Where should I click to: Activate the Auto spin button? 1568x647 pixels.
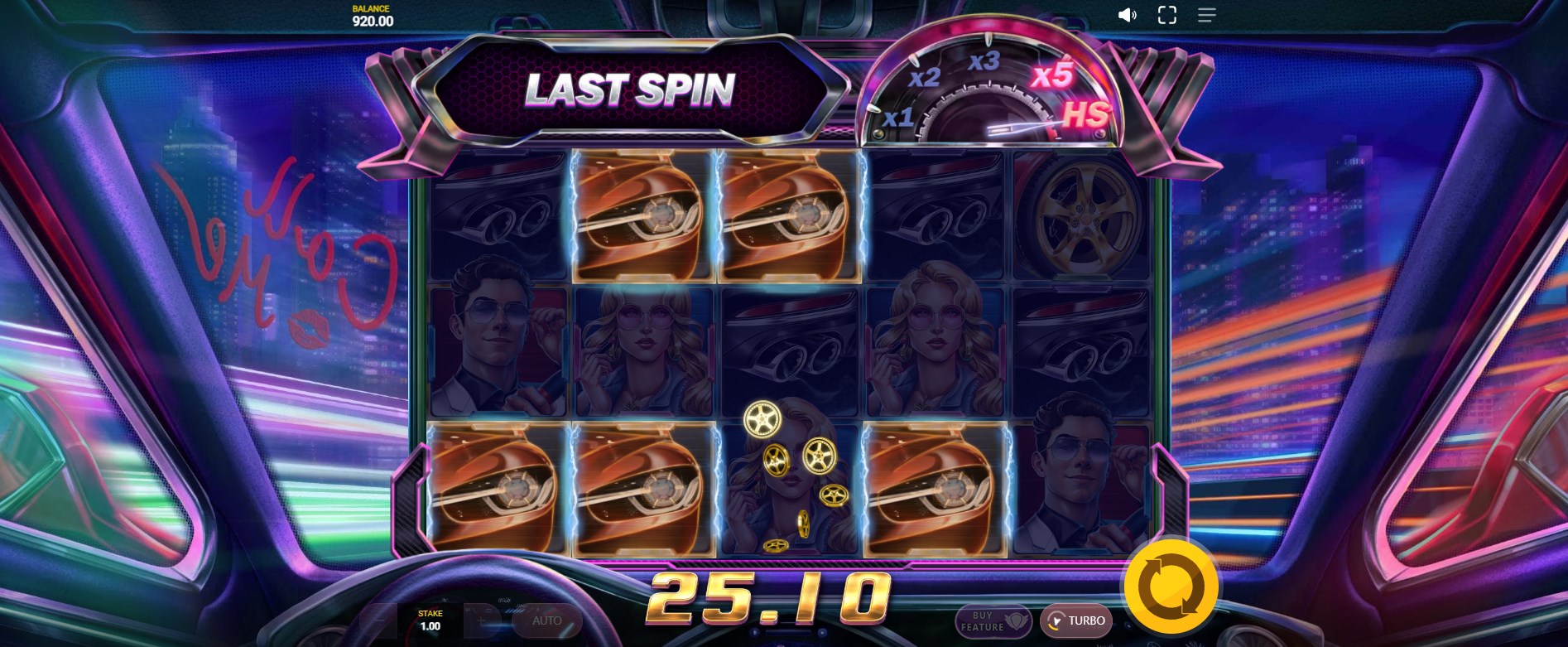click(x=546, y=620)
